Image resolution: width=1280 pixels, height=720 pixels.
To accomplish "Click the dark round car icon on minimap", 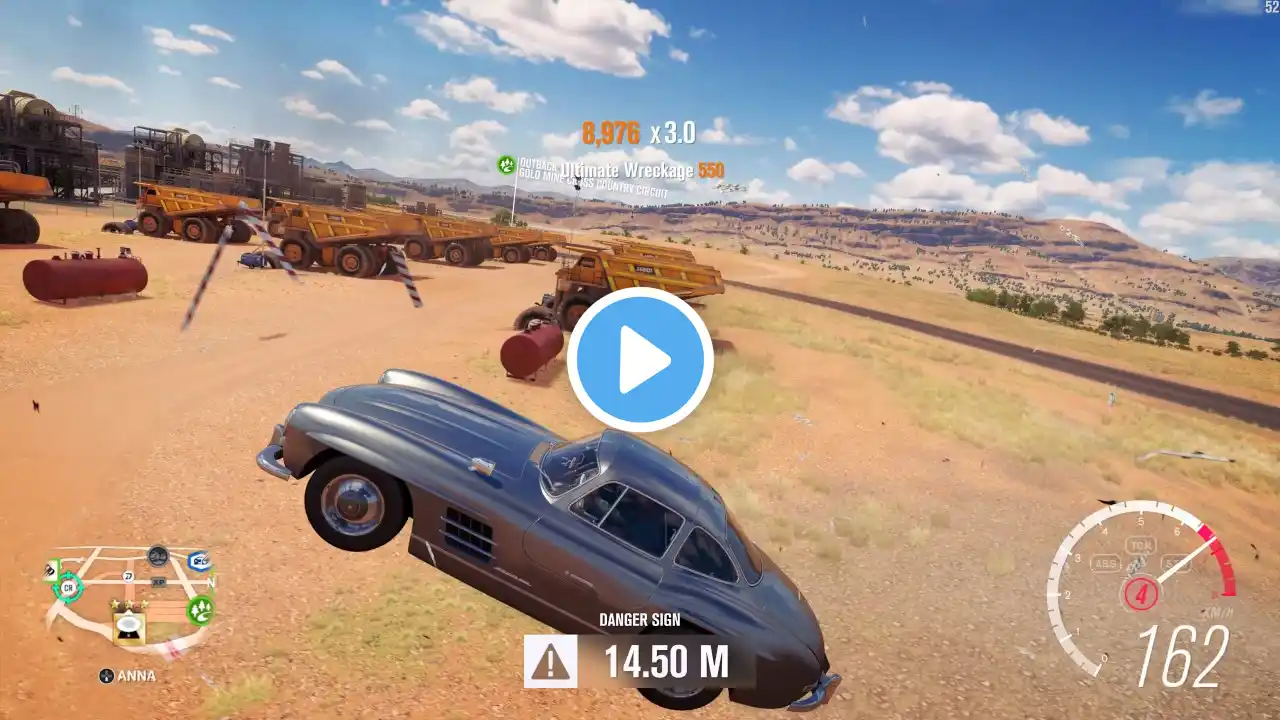I will click(157, 556).
